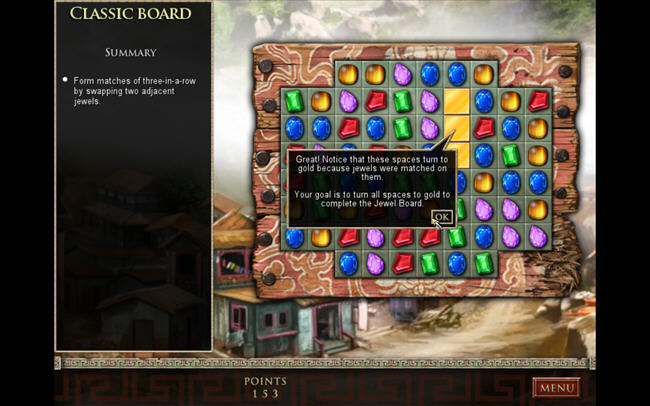The image size is (650, 406).
Task: Confirm the tutorial message with OK
Action: 441,216
